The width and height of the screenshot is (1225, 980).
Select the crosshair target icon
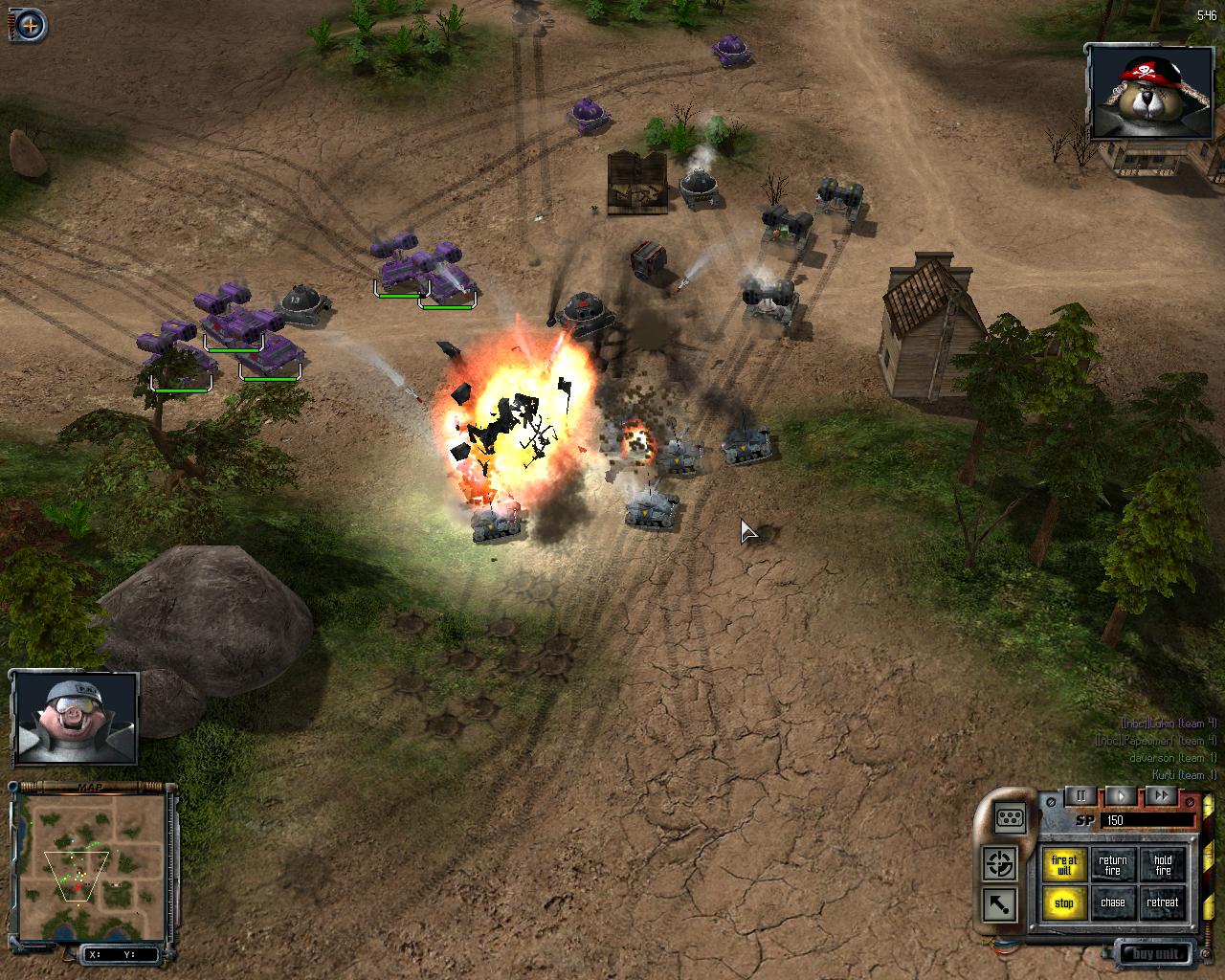point(1001,864)
